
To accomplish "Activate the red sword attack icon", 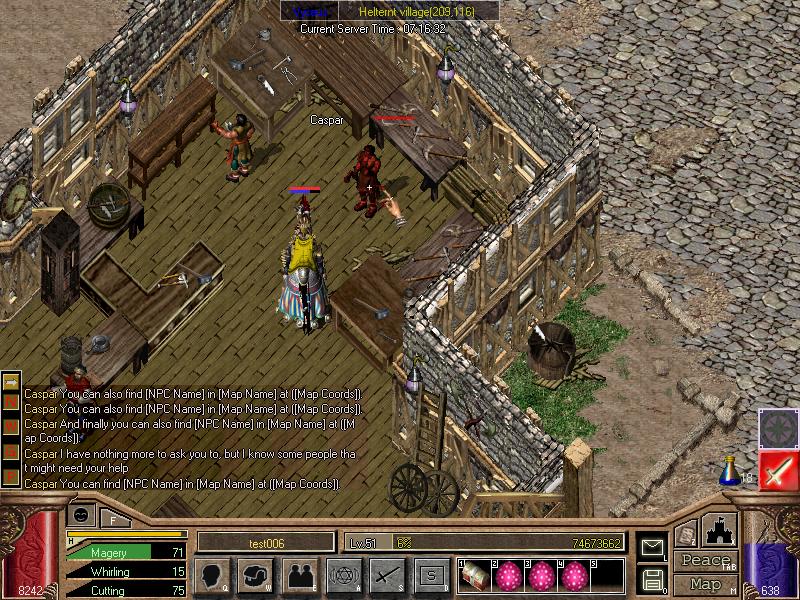I will click(777, 470).
